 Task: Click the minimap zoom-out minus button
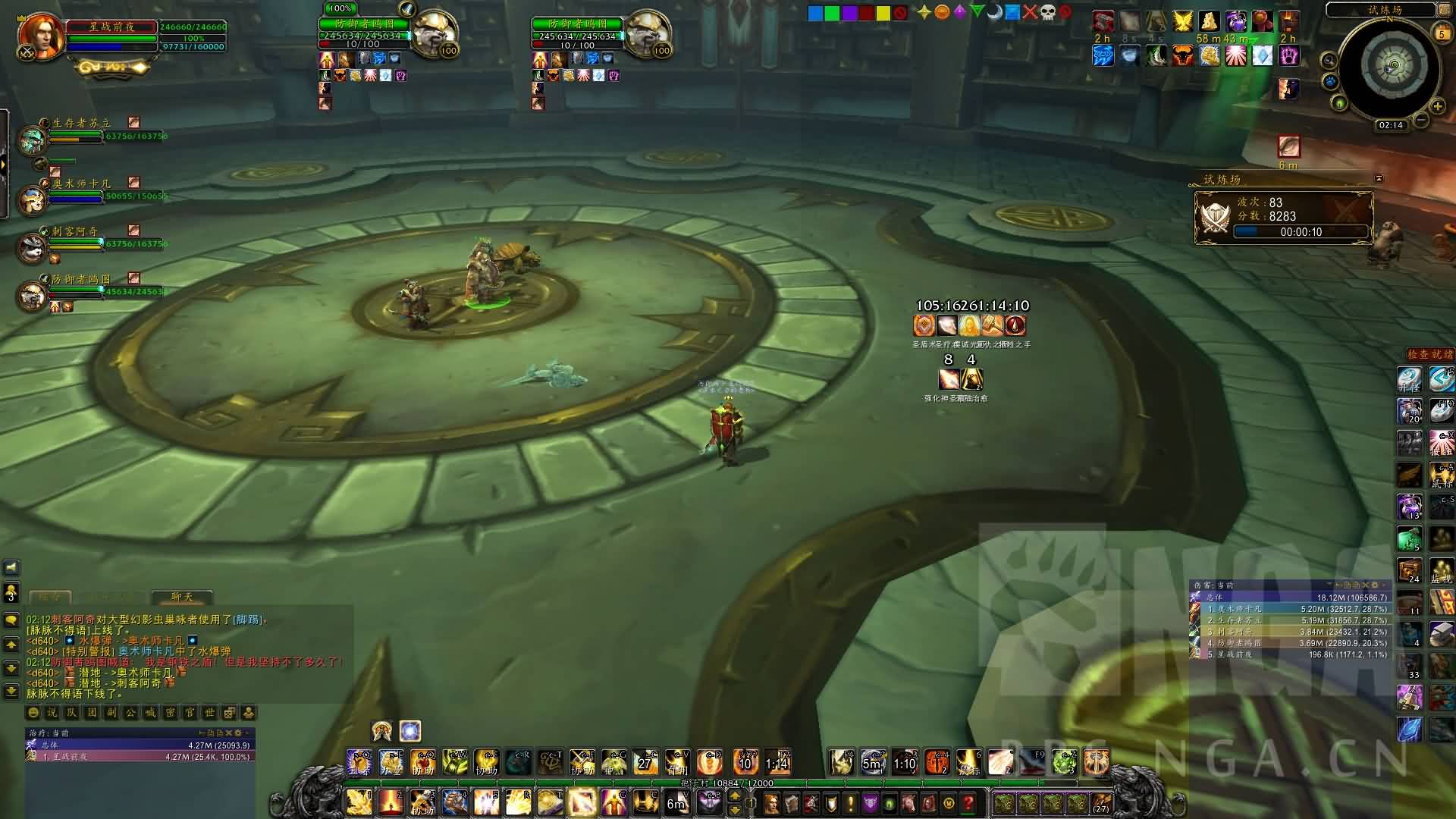click(x=1421, y=120)
